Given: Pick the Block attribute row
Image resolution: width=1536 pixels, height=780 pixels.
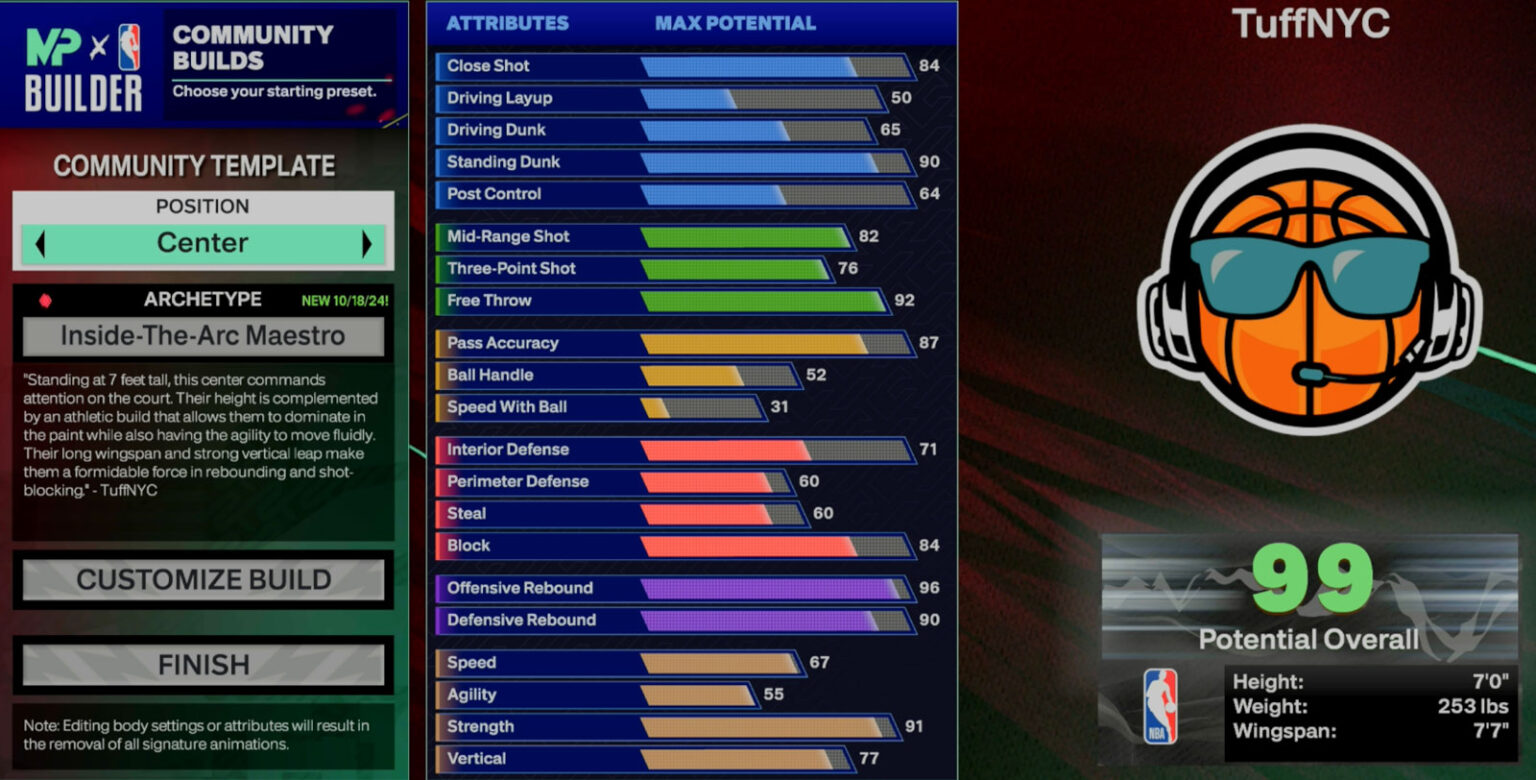Looking at the screenshot, I should coord(674,546).
